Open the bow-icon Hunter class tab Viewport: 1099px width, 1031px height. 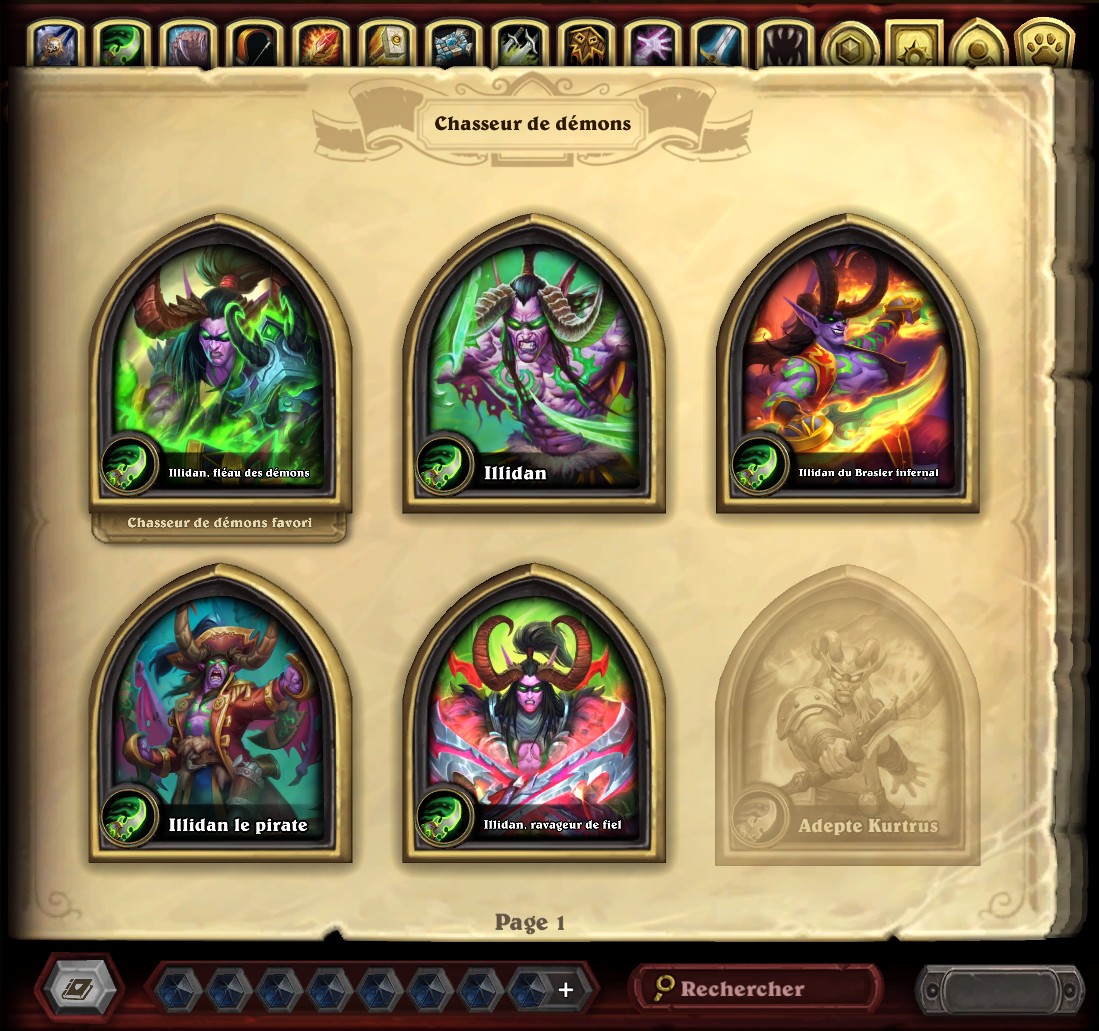click(254, 45)
